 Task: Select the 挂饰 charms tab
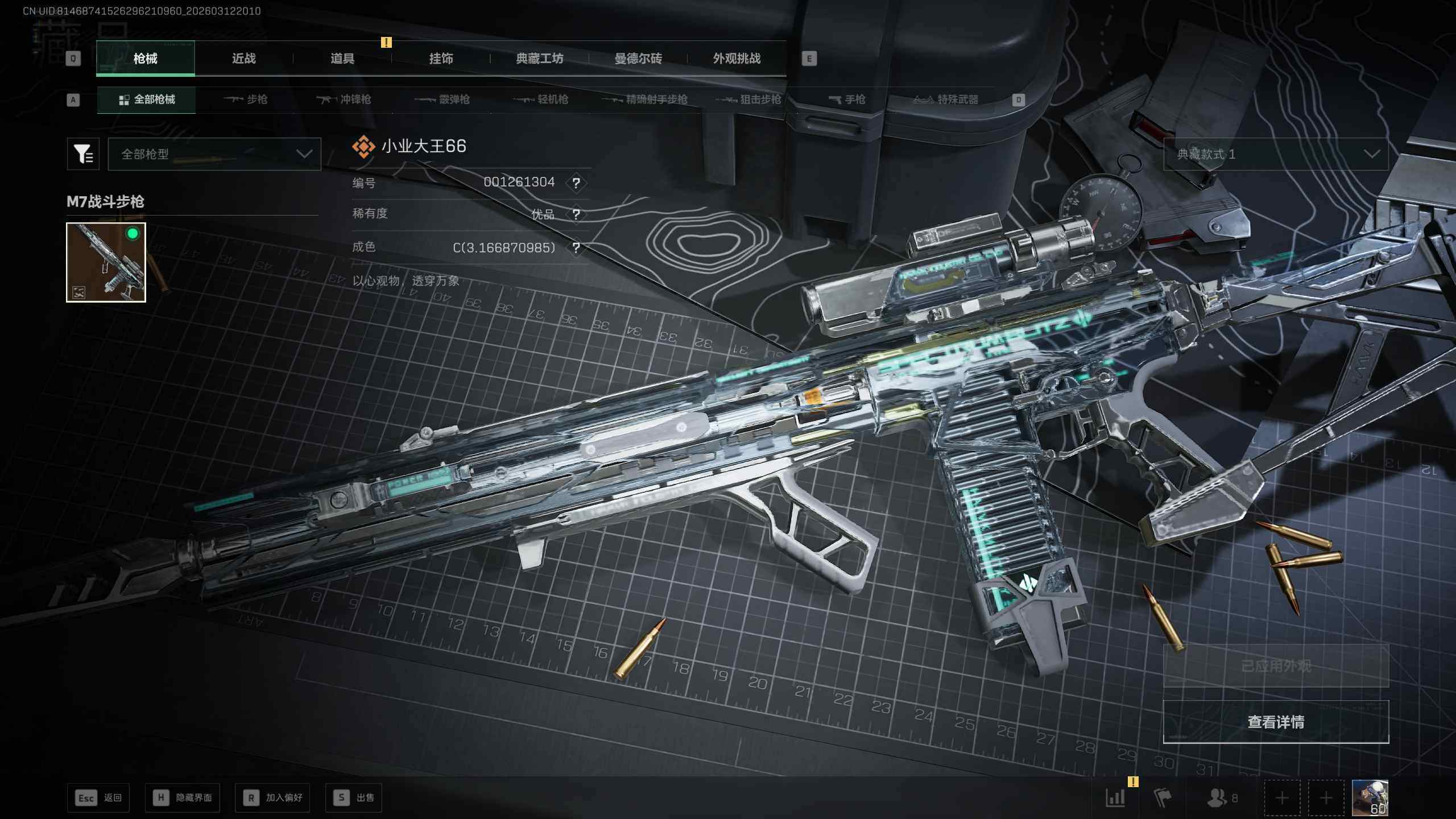pyautogui.click(x=441, y=59)
